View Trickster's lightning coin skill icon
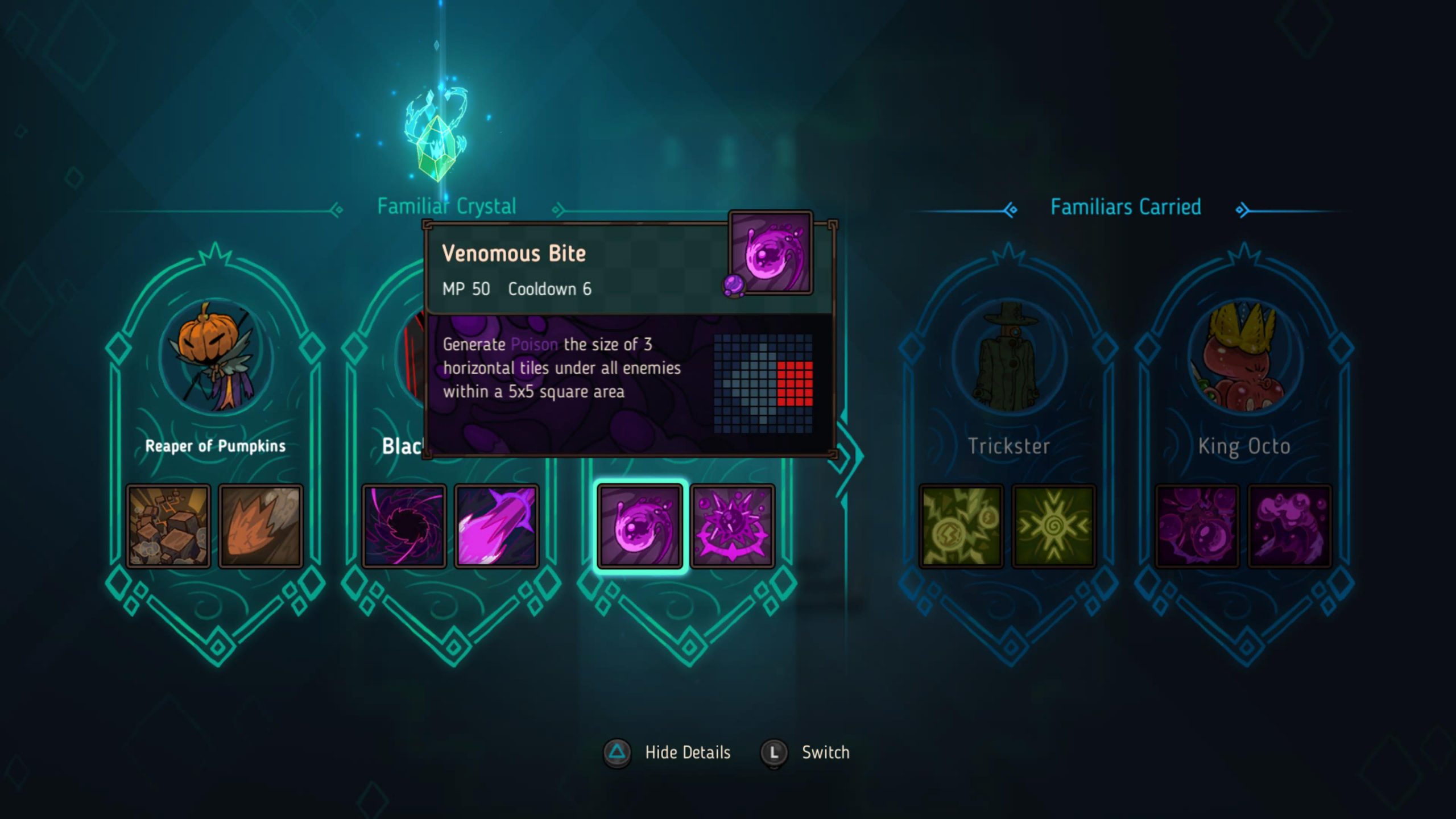The width and height of the screenshot is (1456, 819). (961, 526)
